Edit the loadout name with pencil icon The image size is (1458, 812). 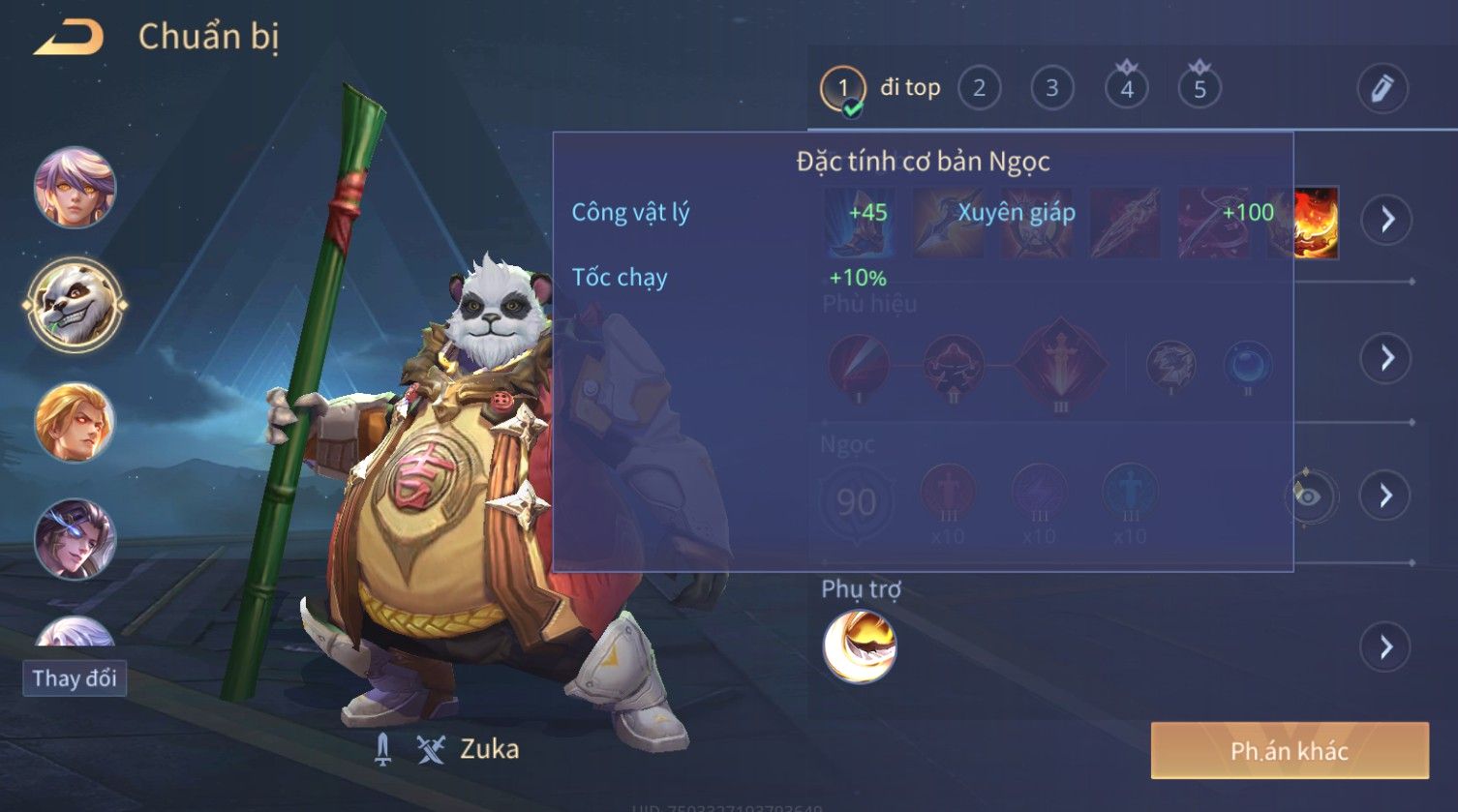(x=1382, y=89)
